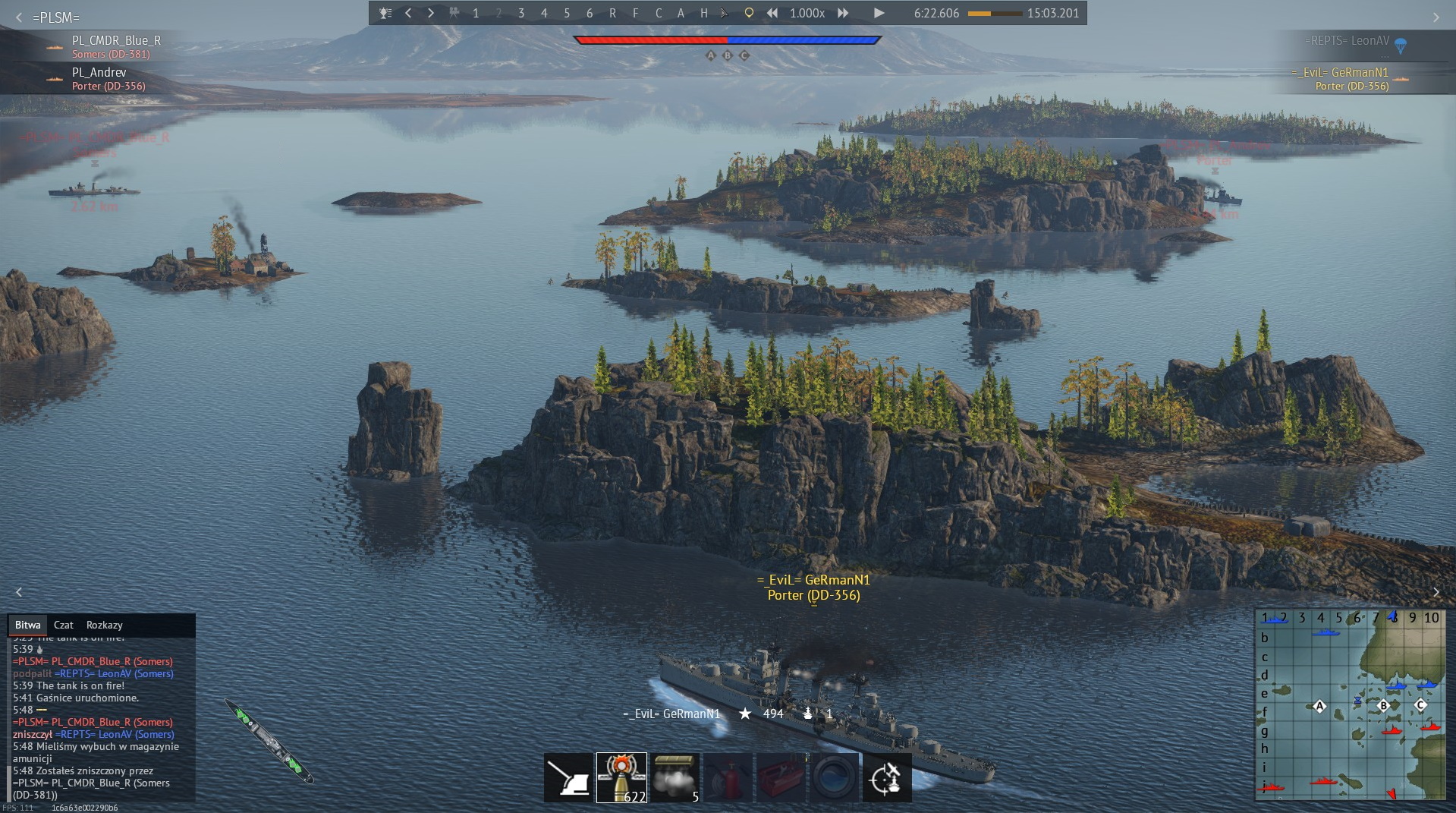Select camera view F in replay toolbar
Screen dimensions: 1456x813
[635, 13]
